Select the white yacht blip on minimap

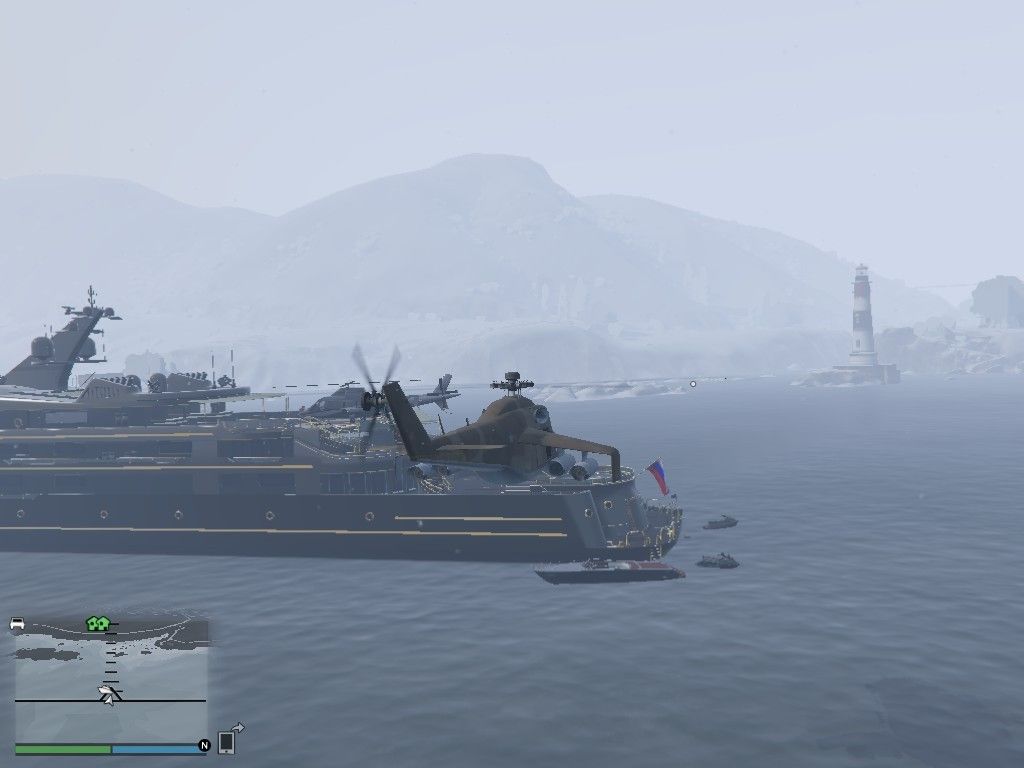point(107,693)
